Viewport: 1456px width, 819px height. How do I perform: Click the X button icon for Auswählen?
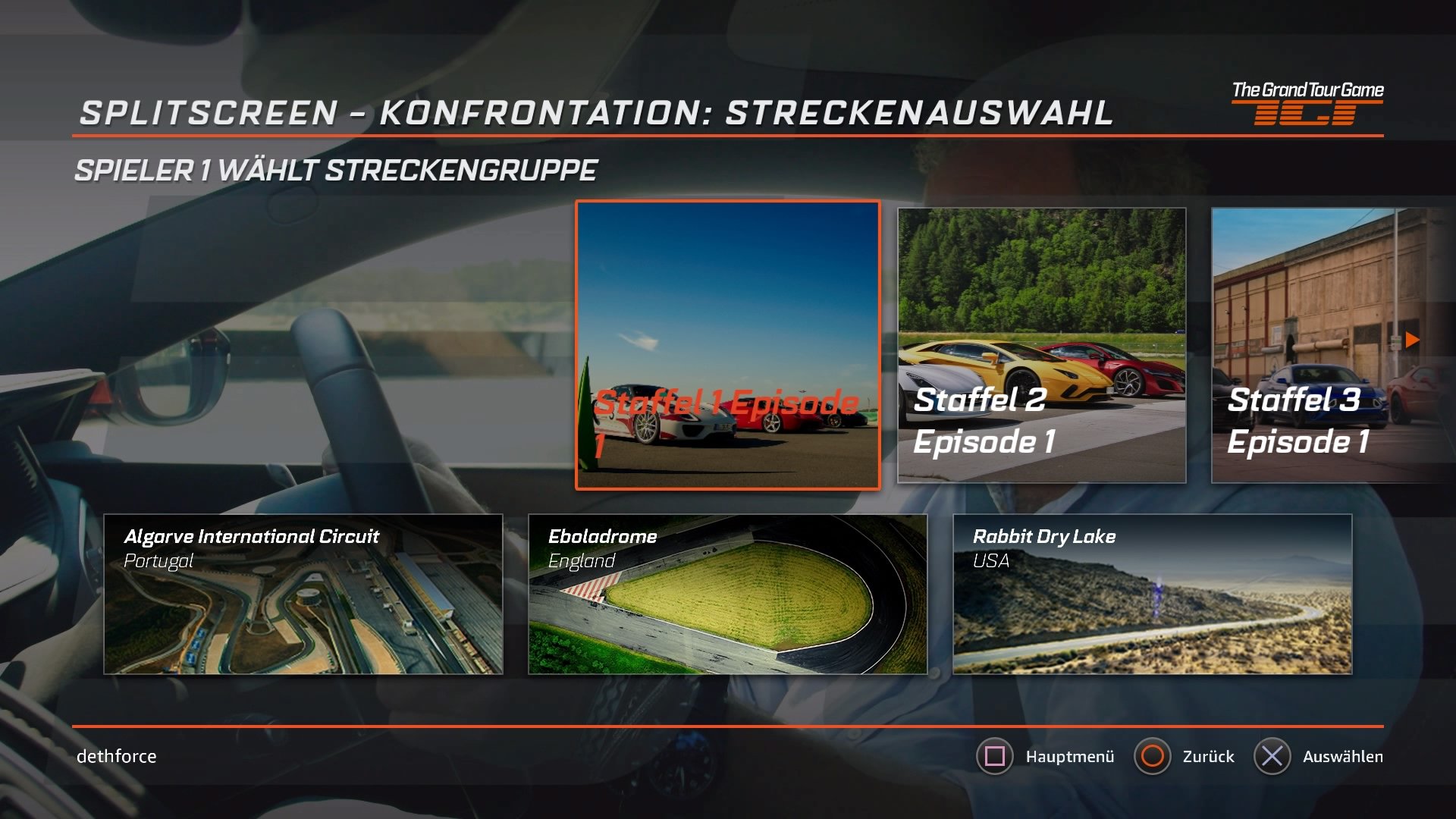1272,756
